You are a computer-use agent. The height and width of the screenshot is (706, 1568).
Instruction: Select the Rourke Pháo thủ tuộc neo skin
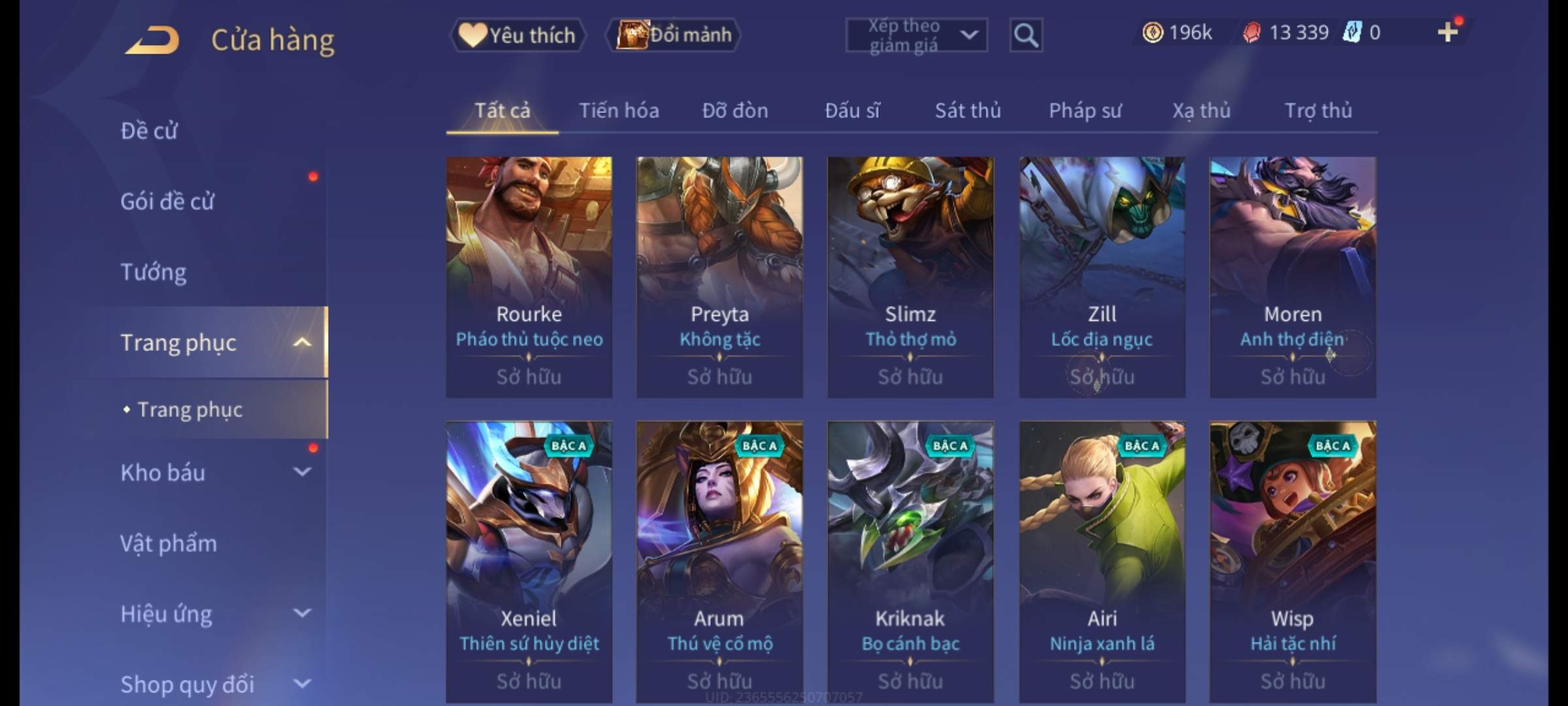coord(529,277)
